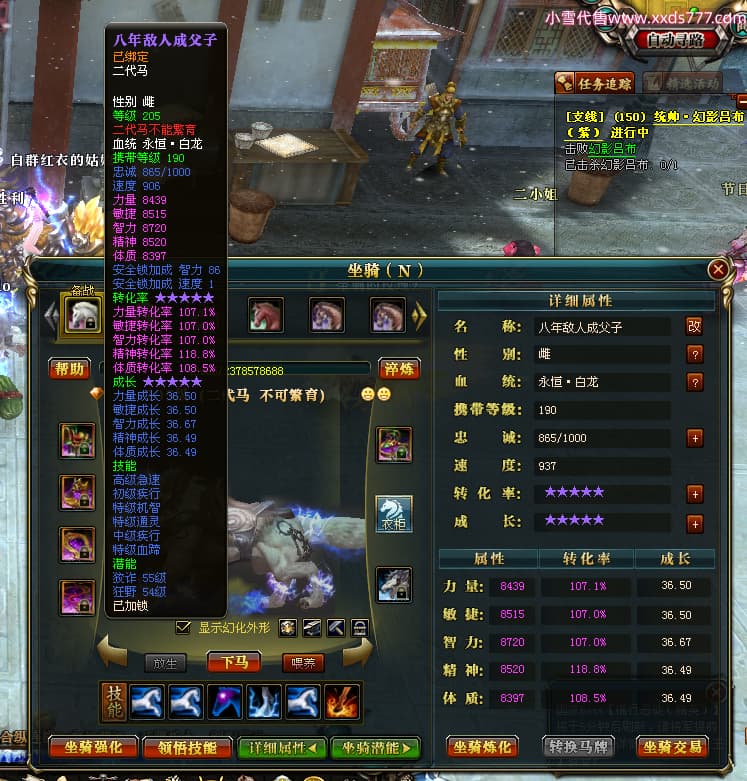
Task: Click the 帮助 help button
Action: 70,369
